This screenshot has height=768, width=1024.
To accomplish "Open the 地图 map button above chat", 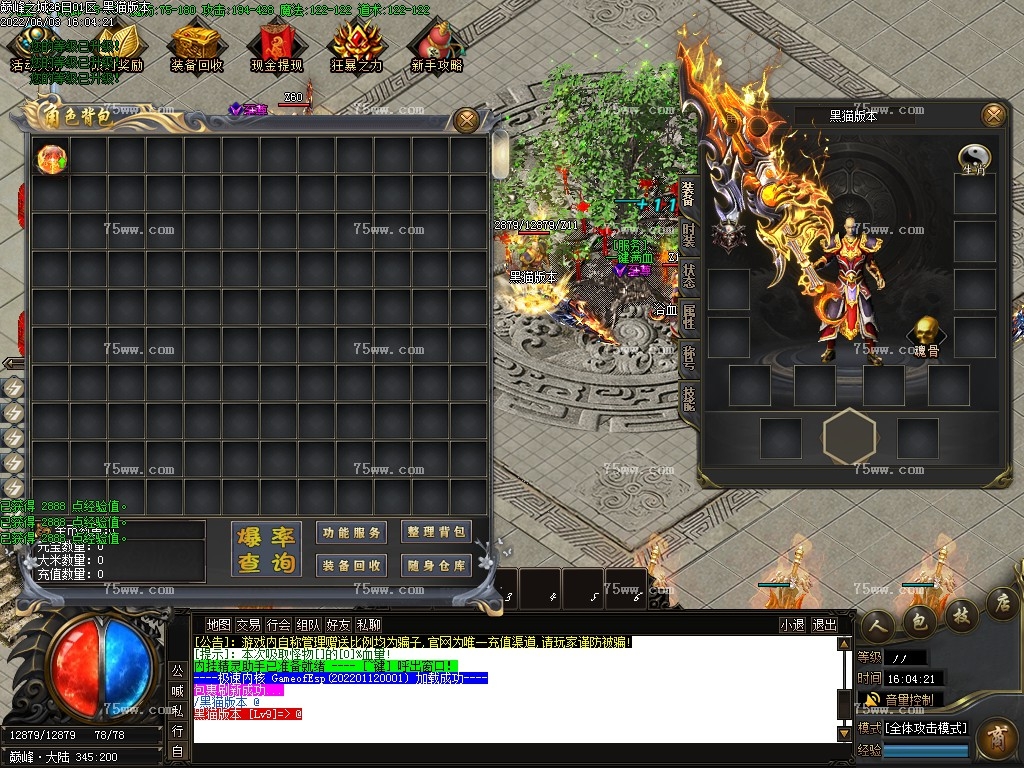I will click(x=218, y=625).
